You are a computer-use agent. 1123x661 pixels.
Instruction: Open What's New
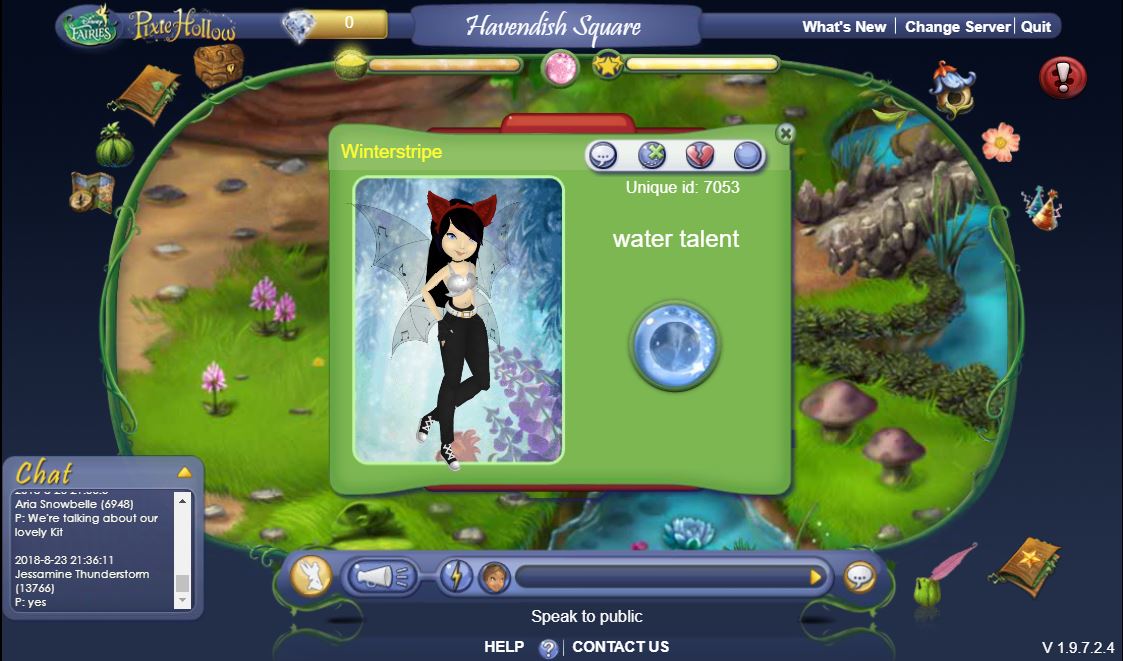844,27
